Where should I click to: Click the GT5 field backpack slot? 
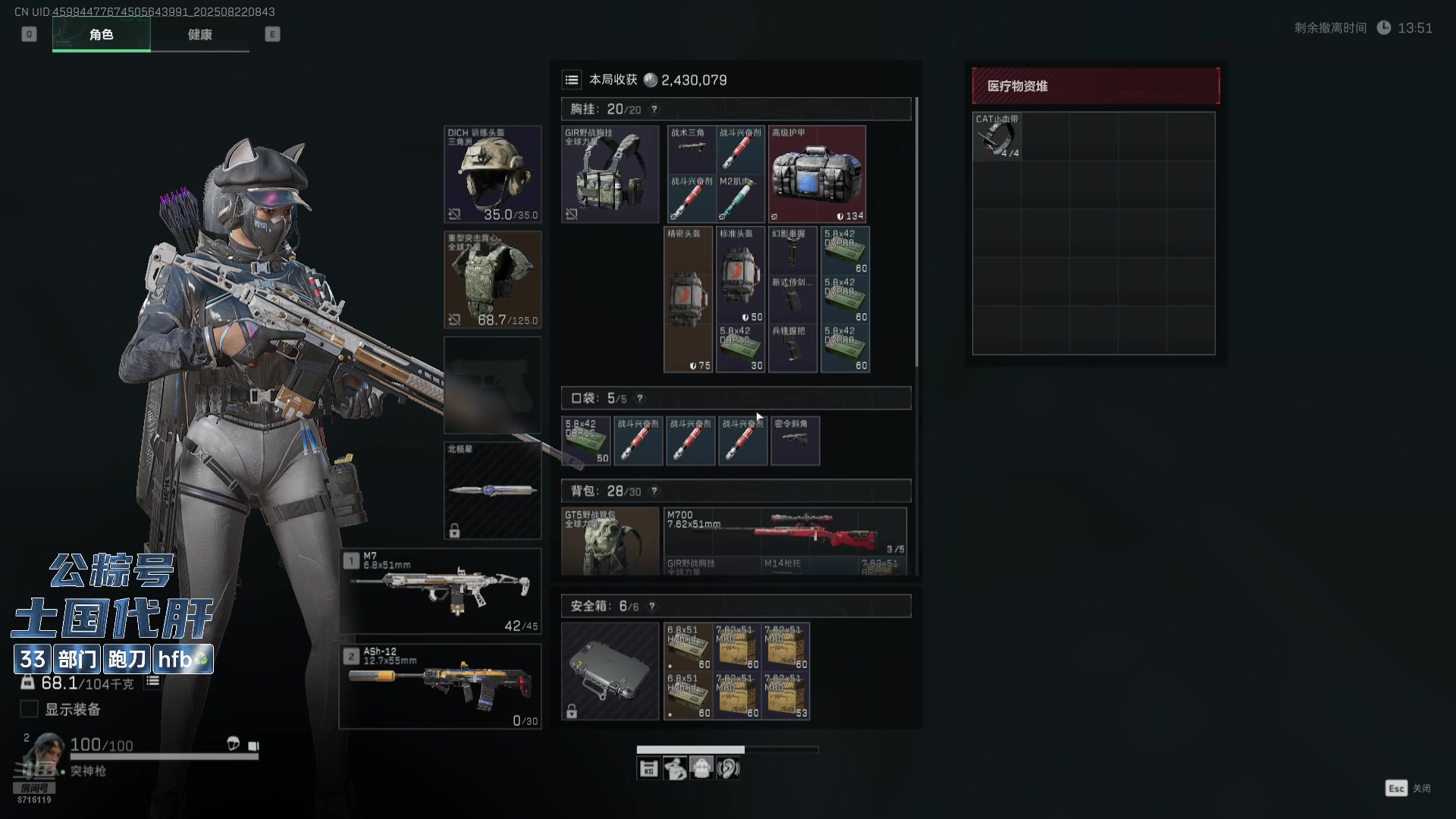610,541
